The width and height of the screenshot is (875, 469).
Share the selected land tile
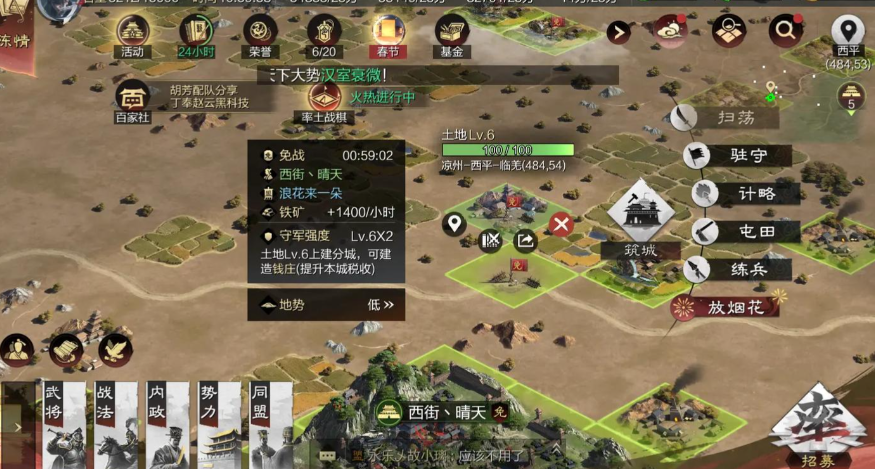[x=525, y=240]
